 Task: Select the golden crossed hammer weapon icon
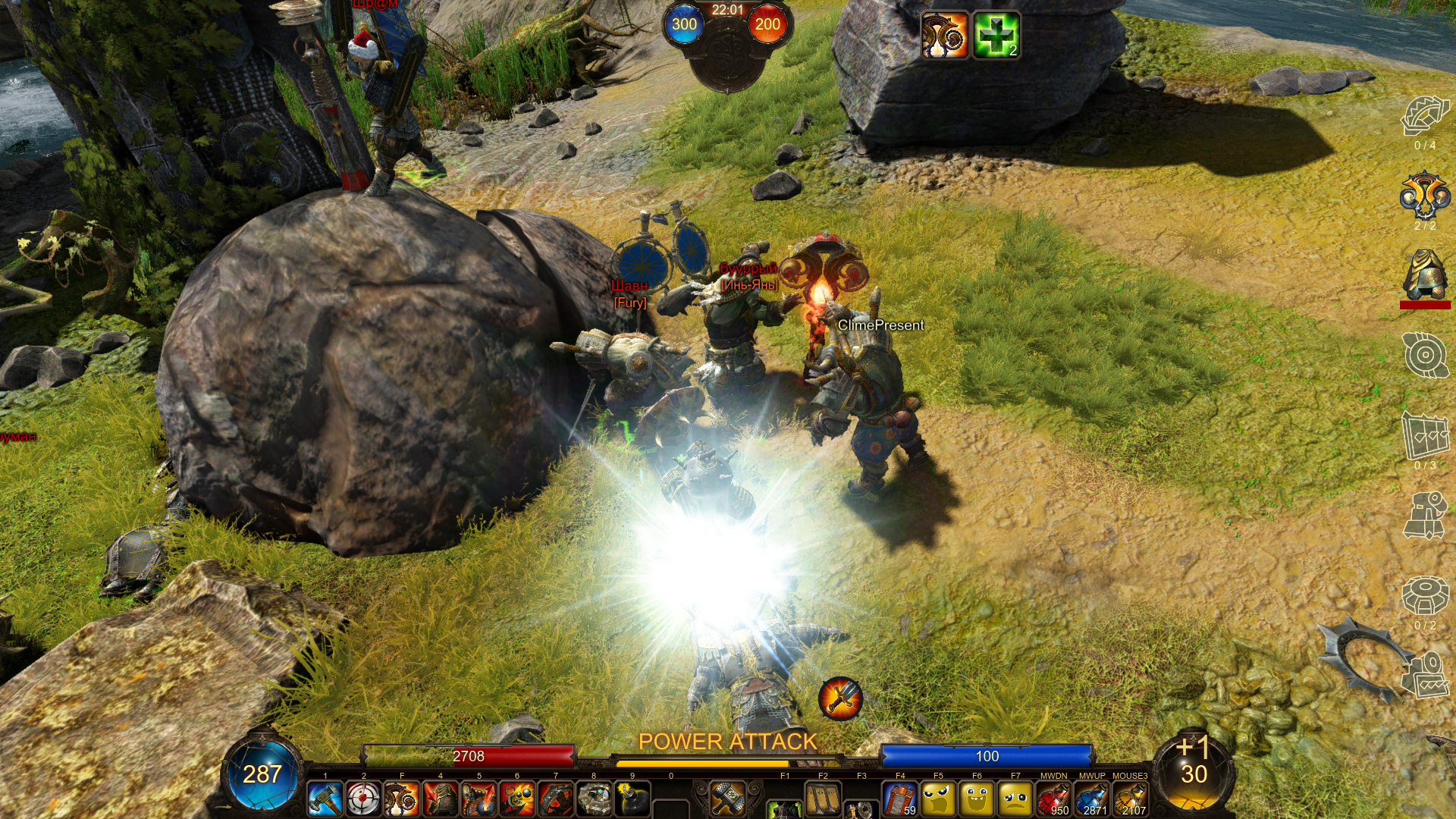(728, 799)
